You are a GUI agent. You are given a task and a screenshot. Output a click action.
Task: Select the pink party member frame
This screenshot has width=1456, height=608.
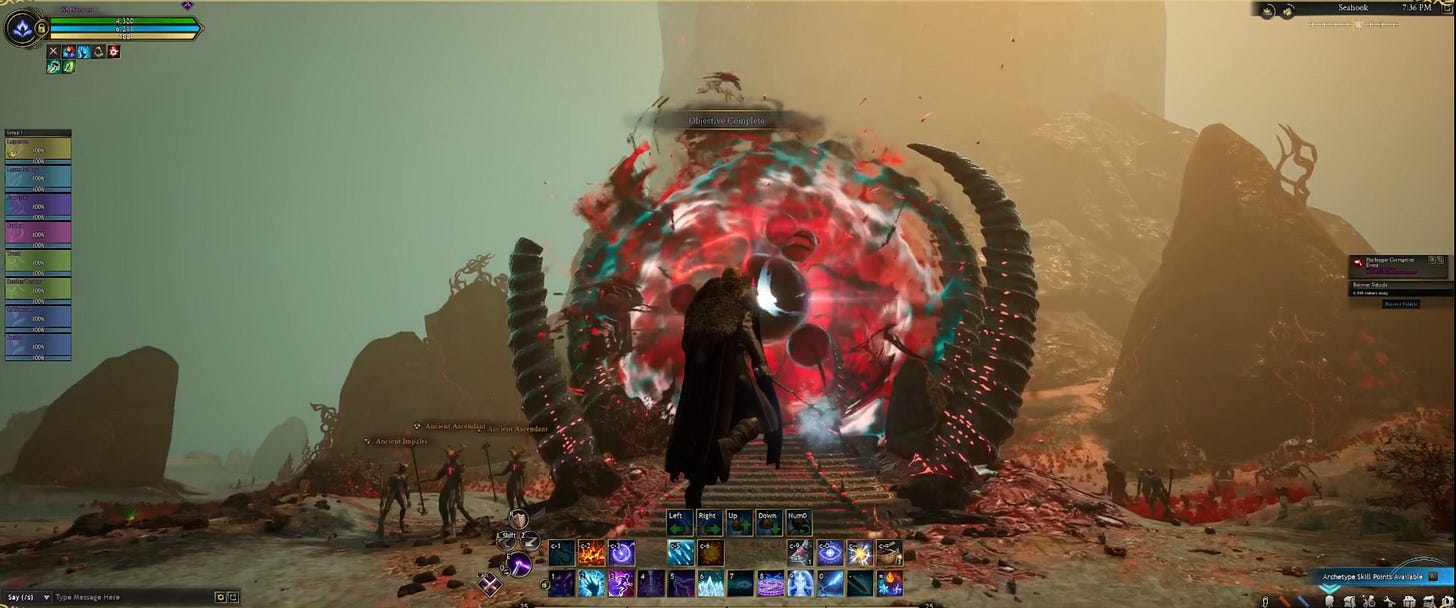(x=38, y=234)
